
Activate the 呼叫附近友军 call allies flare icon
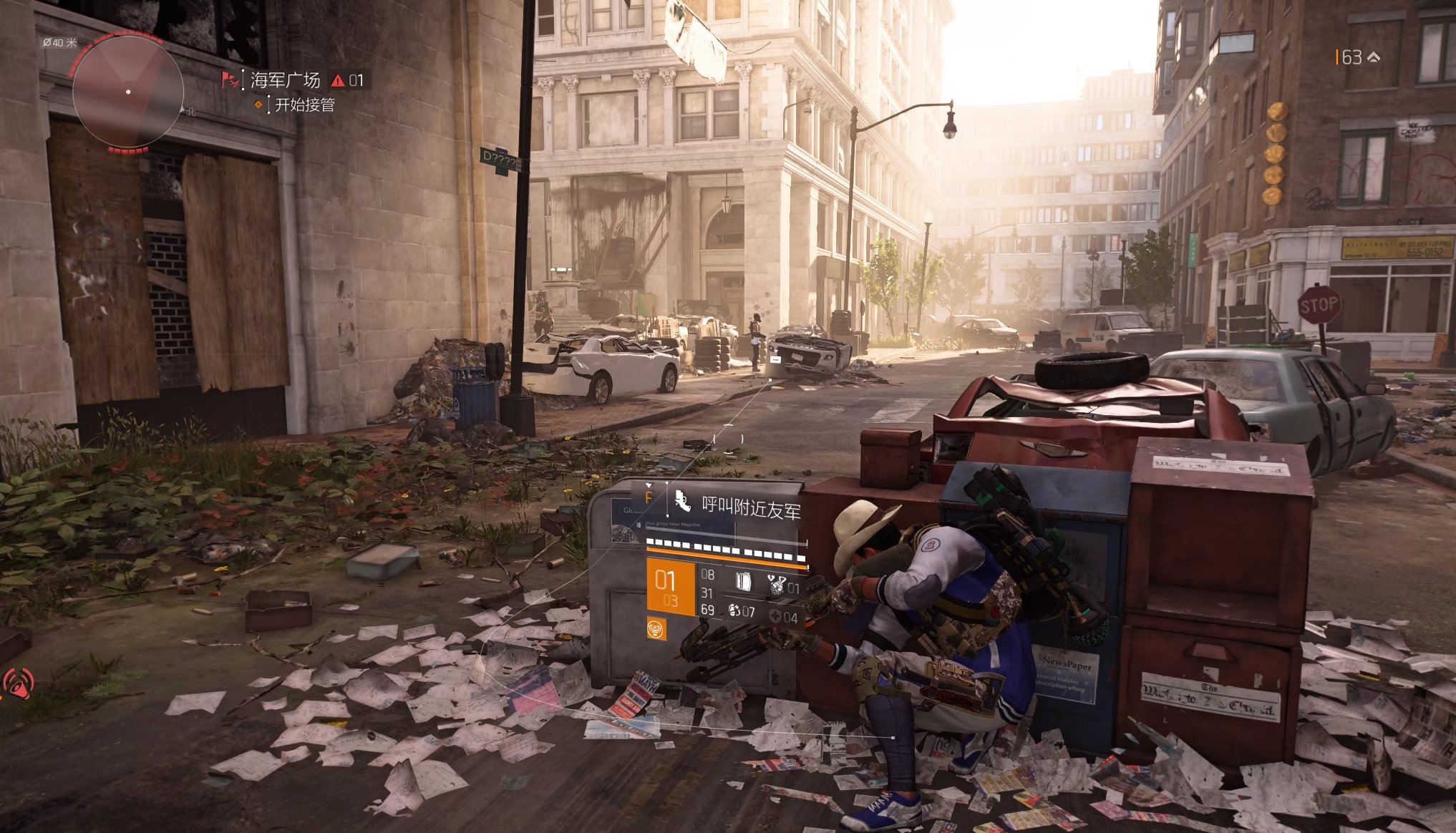(682, 502)
